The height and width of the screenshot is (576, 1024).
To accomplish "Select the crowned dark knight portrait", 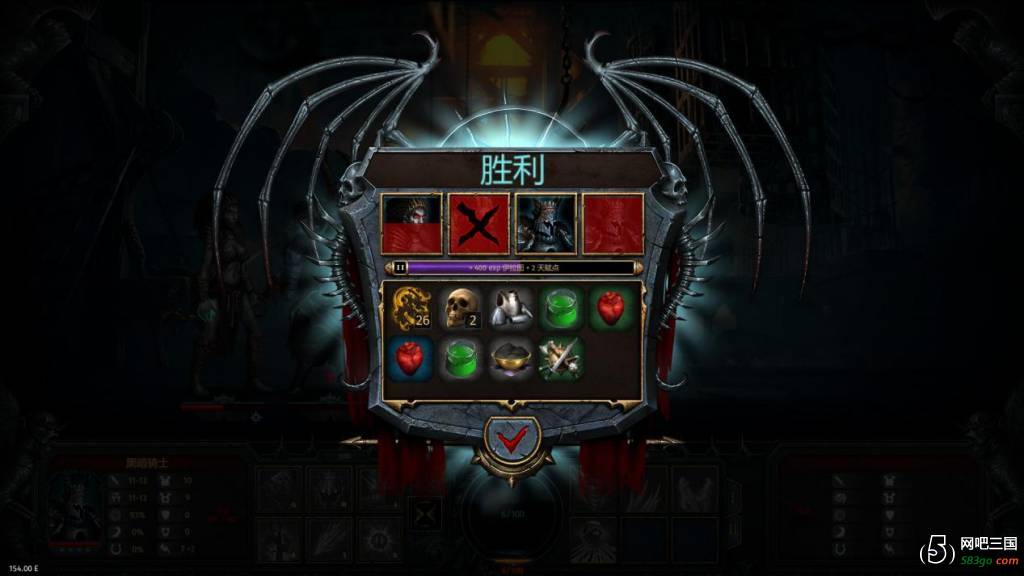I will (545, 224).
